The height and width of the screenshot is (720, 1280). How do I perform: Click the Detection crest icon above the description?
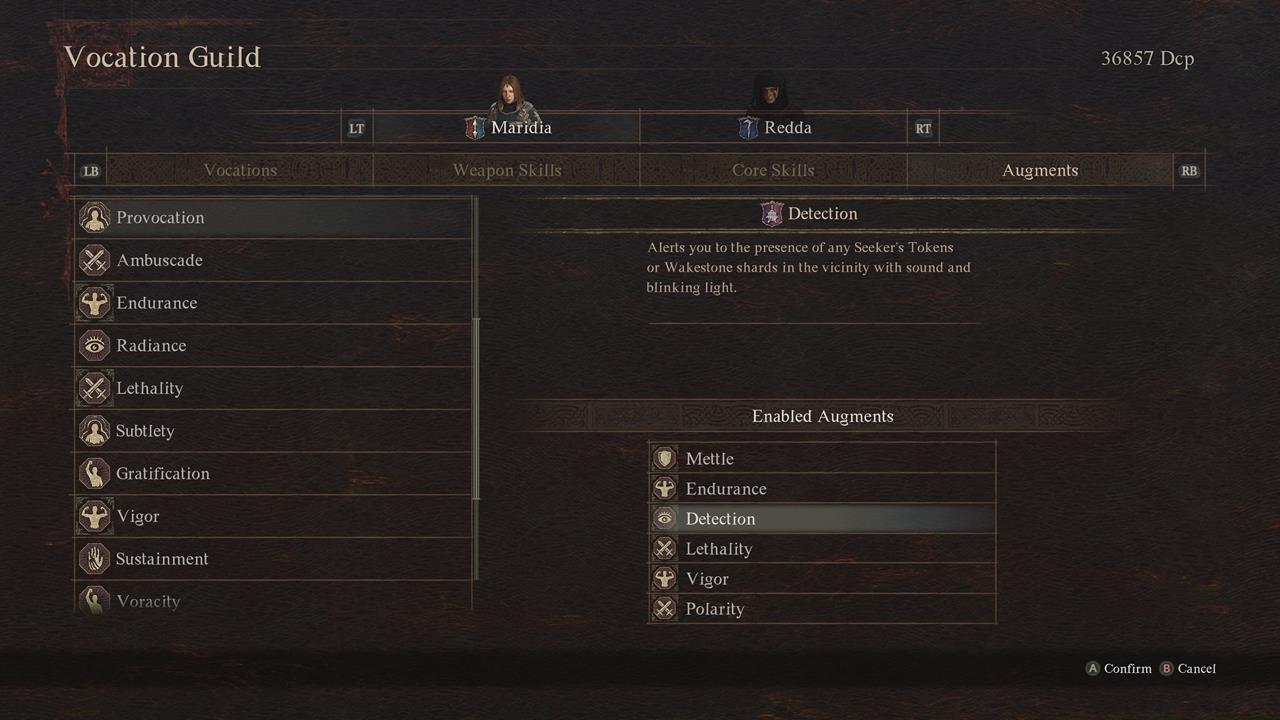(771, 213)
